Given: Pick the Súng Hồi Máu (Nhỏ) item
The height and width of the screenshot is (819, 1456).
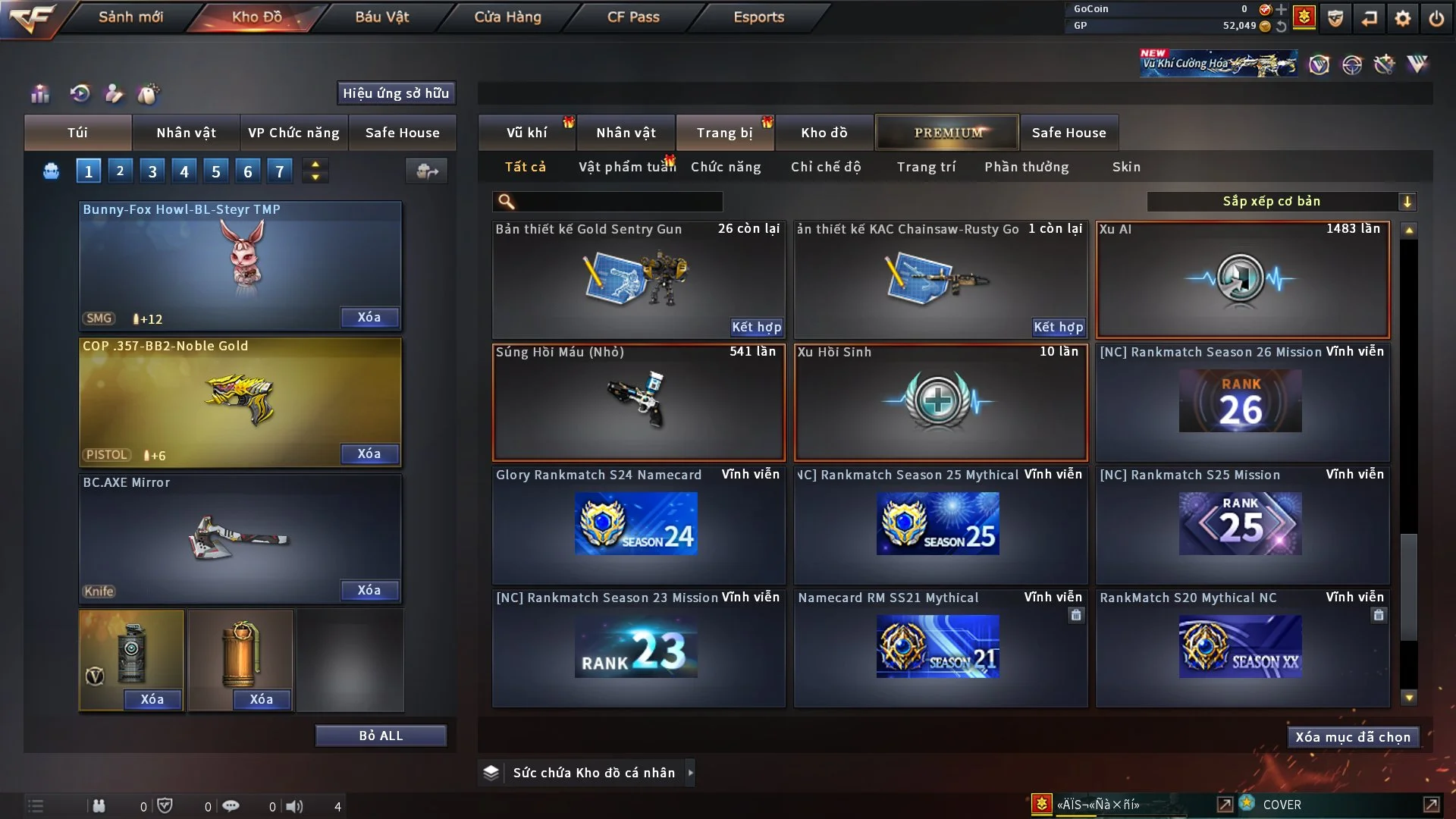Looking at the screenshot, I should coord(638,403).
